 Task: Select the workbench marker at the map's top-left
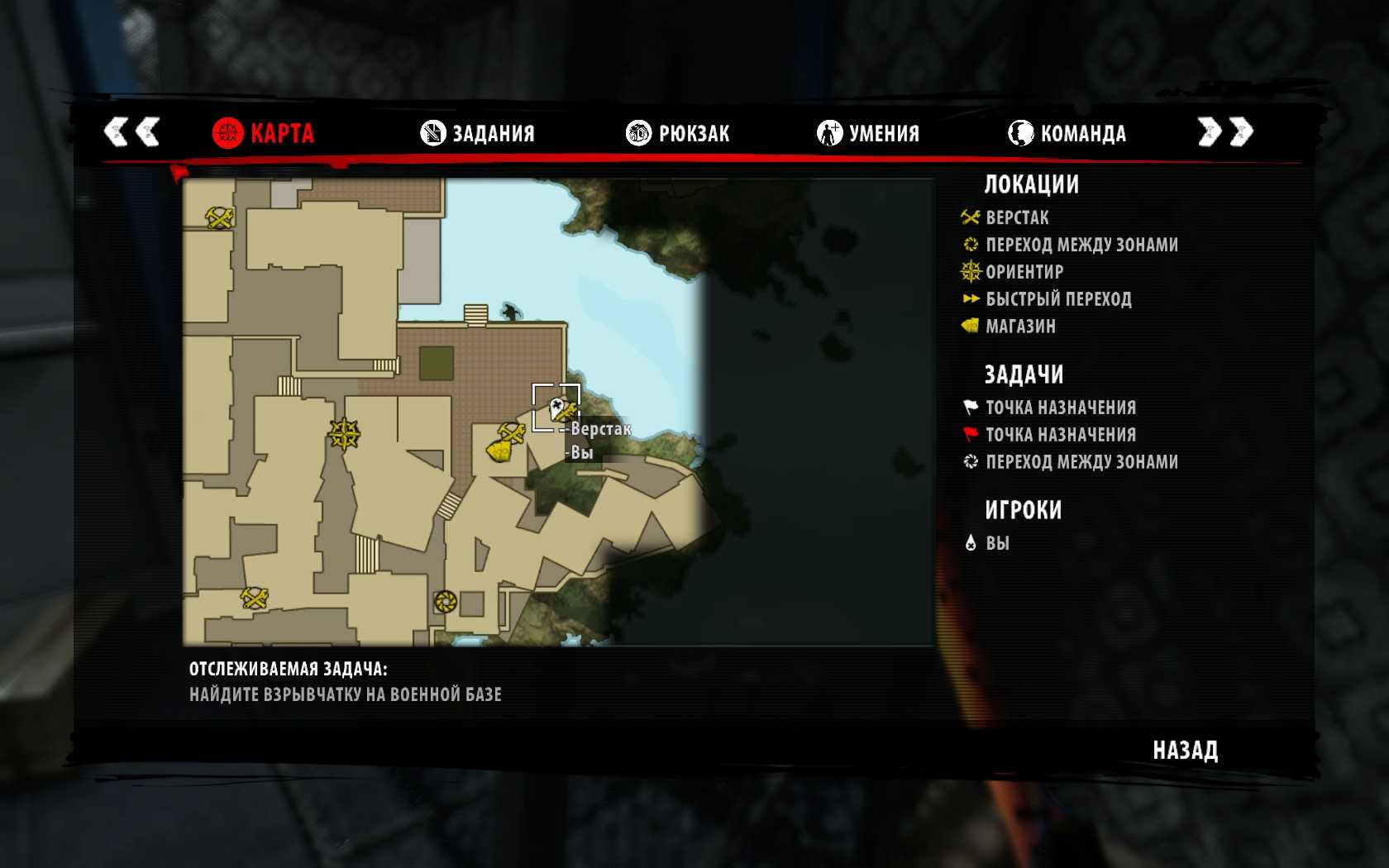[x=220, y=217]
